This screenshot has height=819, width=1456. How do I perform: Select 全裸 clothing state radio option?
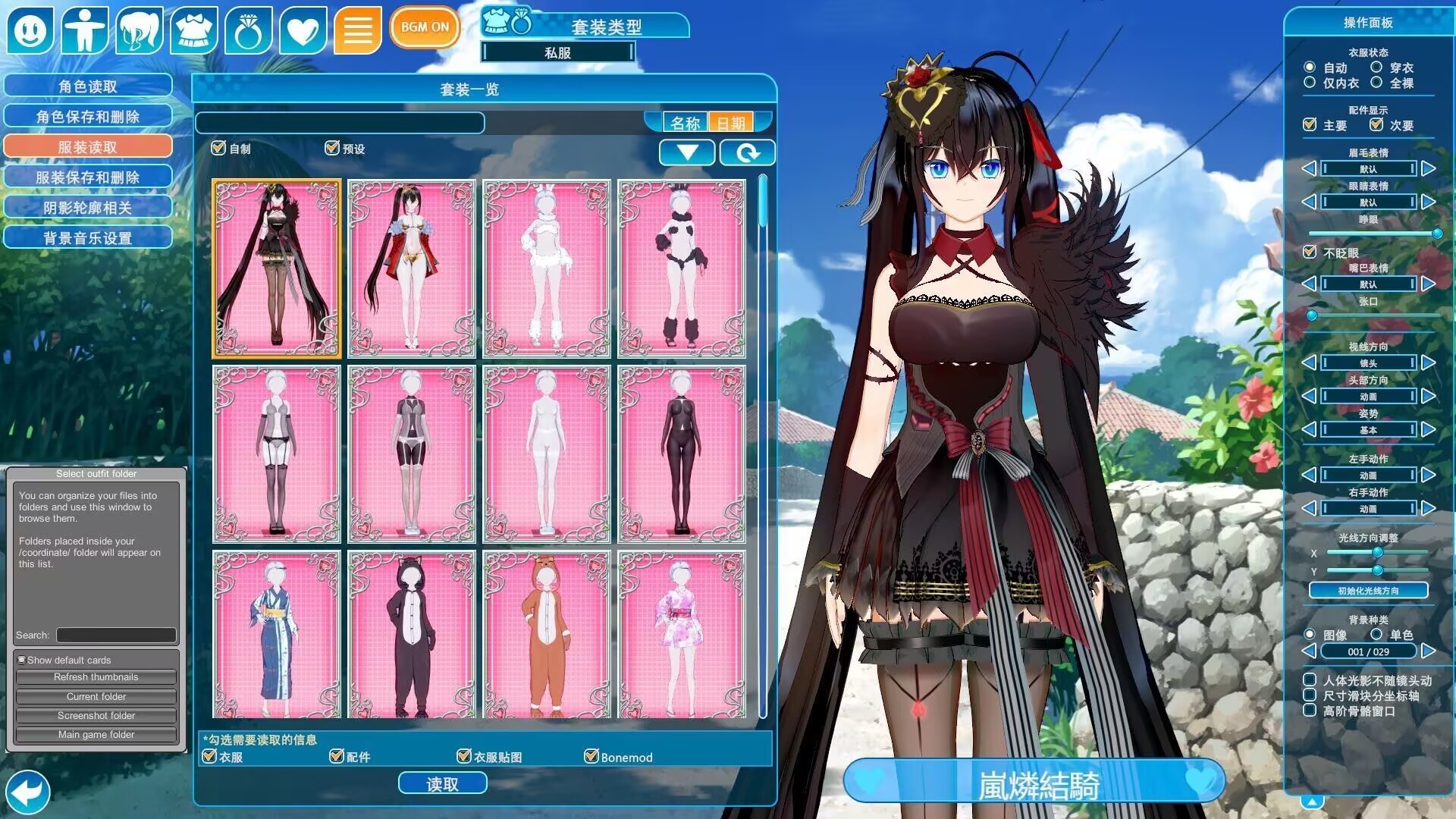coord(1376,83)
